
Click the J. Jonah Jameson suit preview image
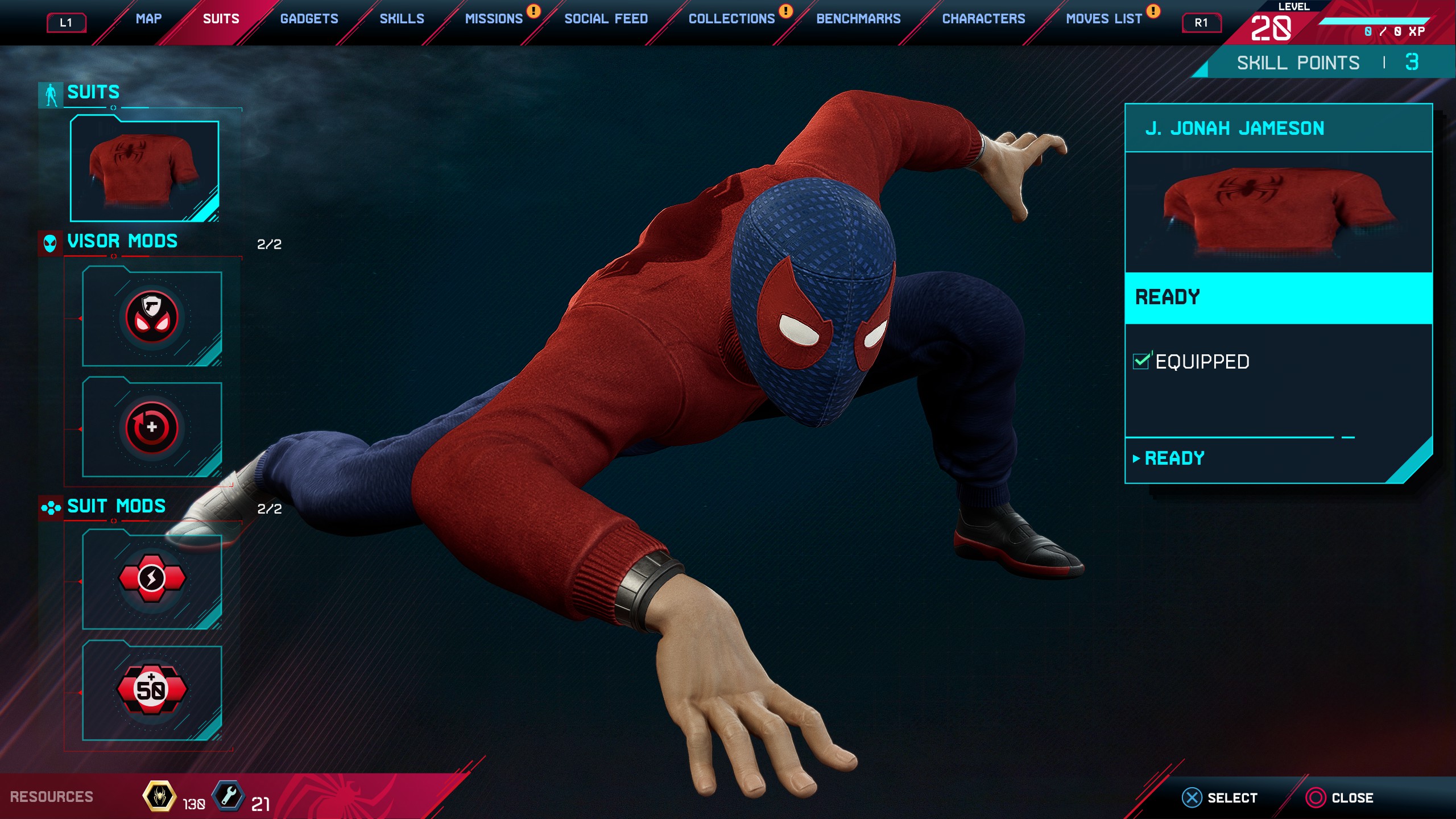(x=1278, y=212)
